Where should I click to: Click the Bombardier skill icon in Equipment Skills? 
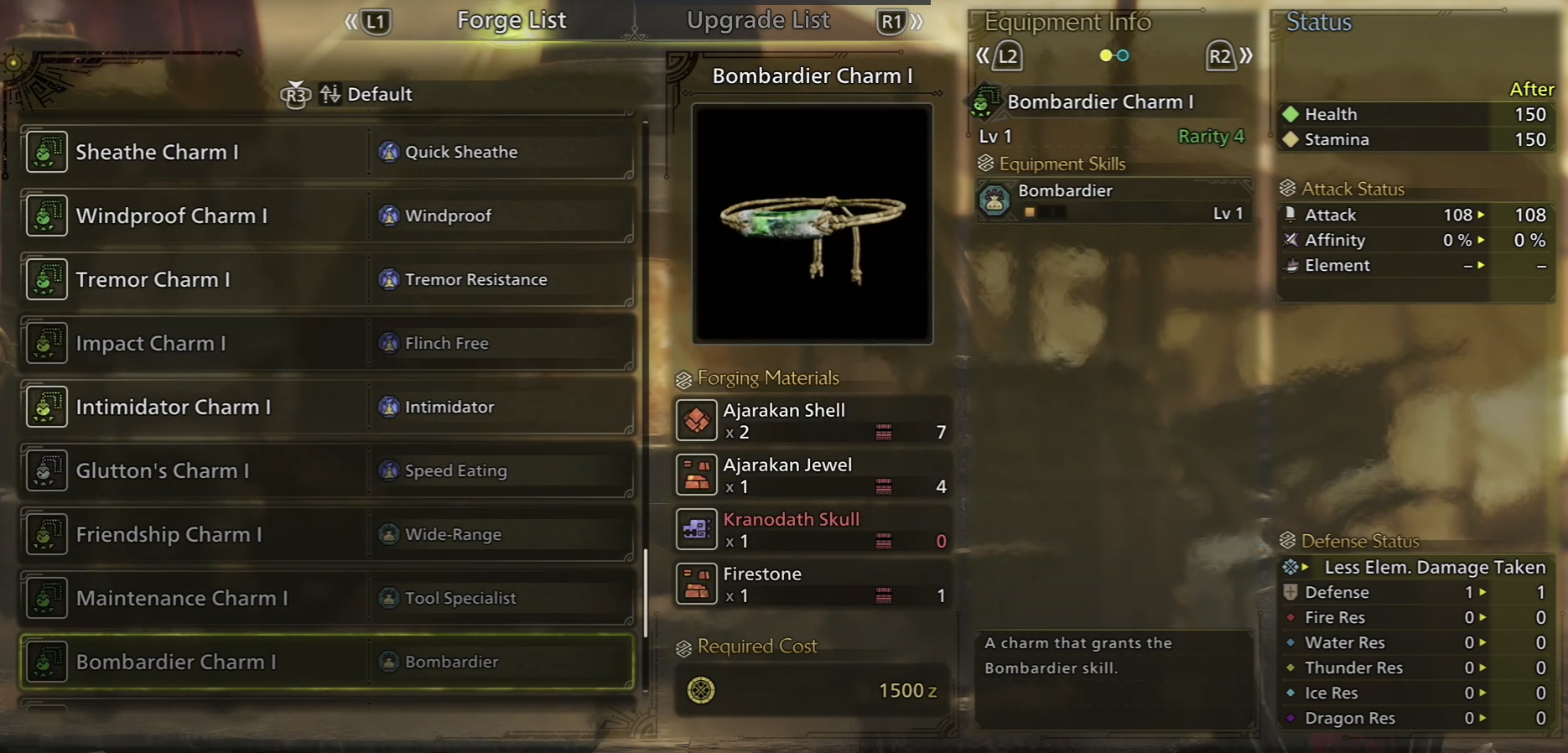click(994, 201)
